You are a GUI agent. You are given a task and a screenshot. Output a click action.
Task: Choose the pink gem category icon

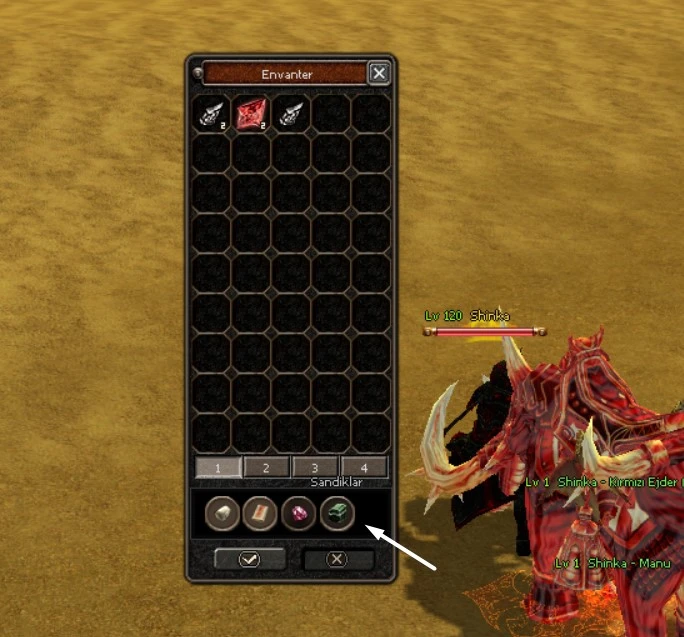click(299, 514)
